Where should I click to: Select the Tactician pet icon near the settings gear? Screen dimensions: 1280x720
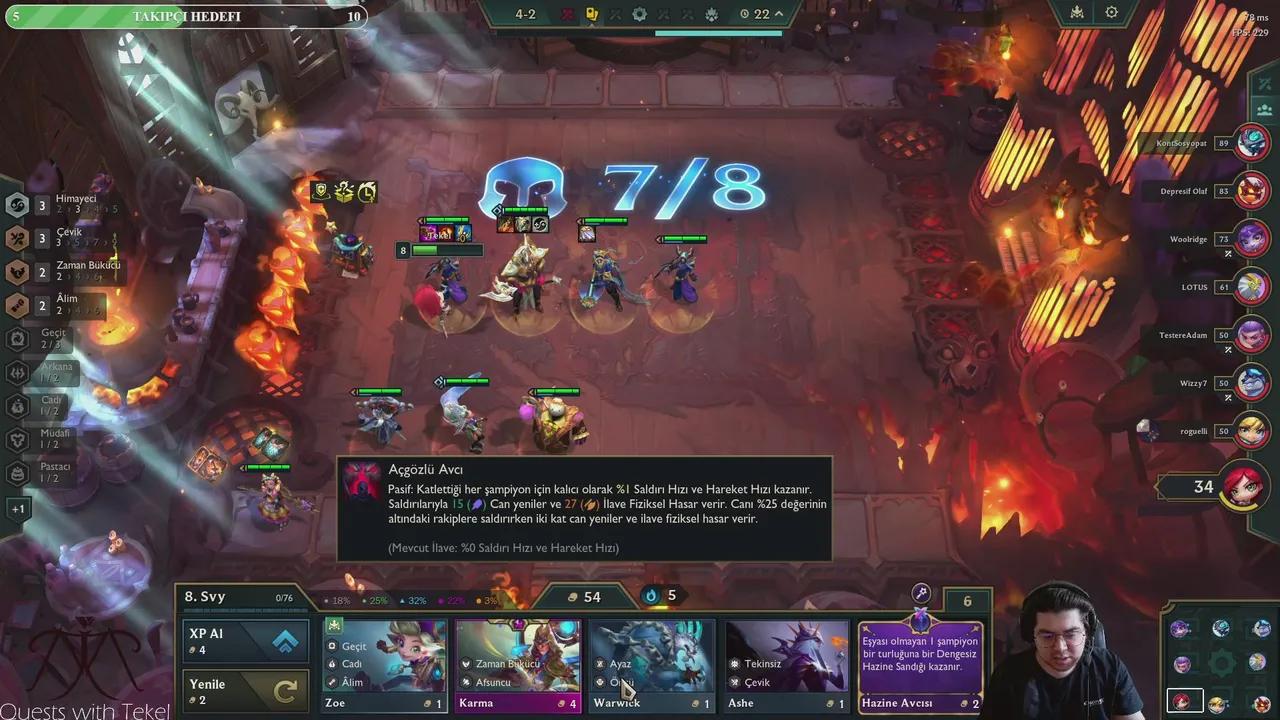click(x=1077, y=13)
